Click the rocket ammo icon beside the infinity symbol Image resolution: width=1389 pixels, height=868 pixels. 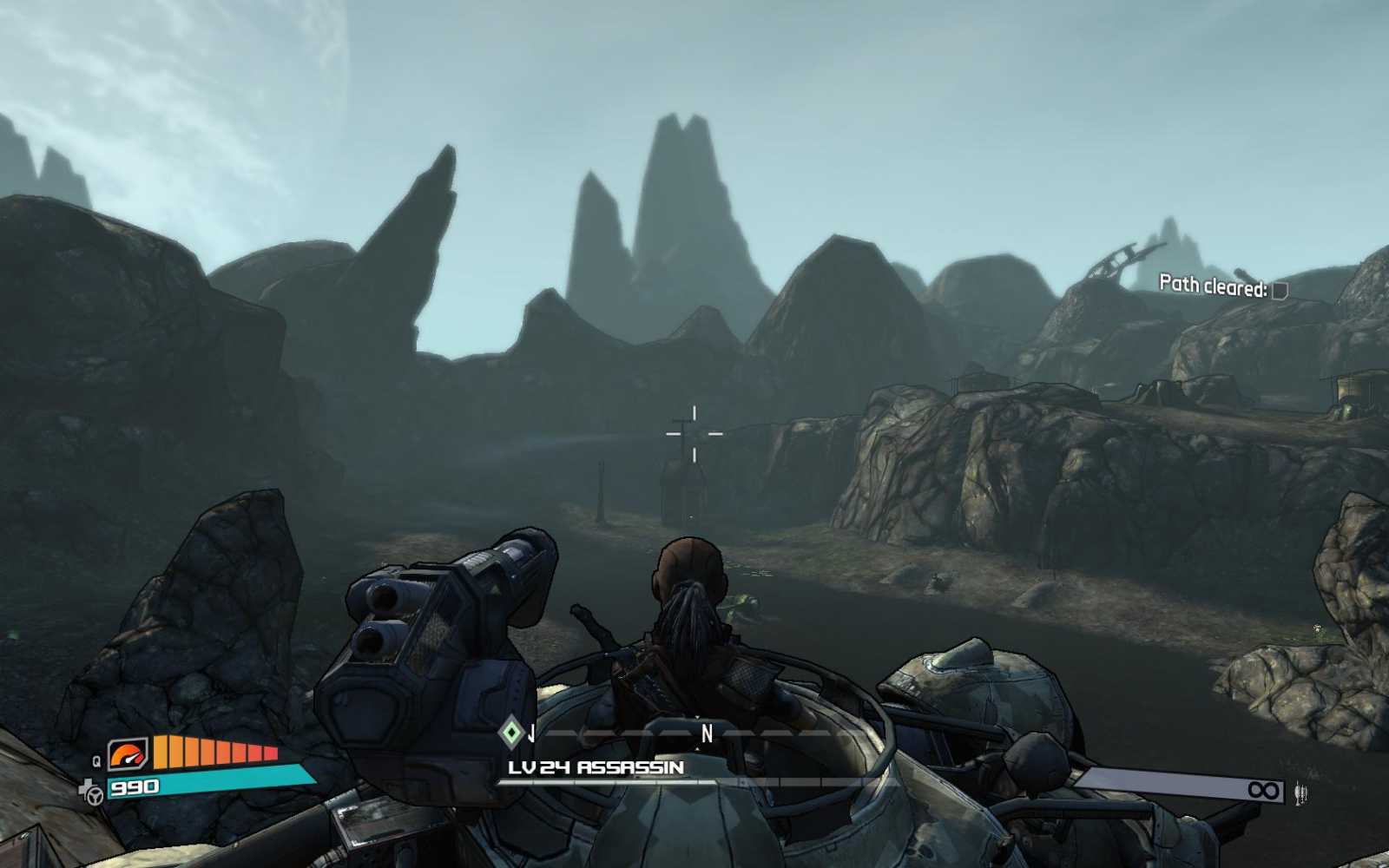click(1301, 792)
